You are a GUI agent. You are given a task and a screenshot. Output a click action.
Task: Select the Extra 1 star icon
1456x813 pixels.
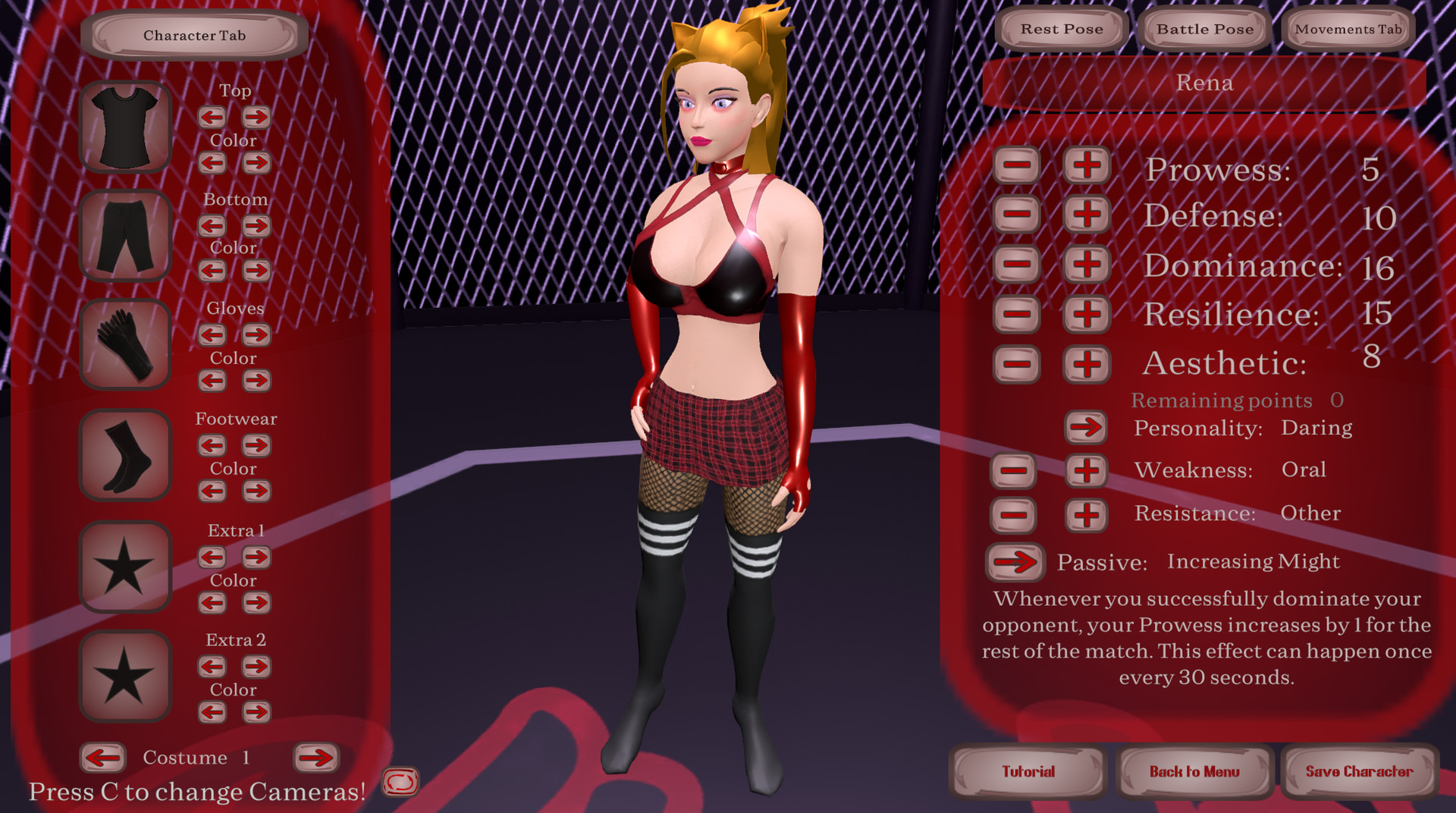124,565
